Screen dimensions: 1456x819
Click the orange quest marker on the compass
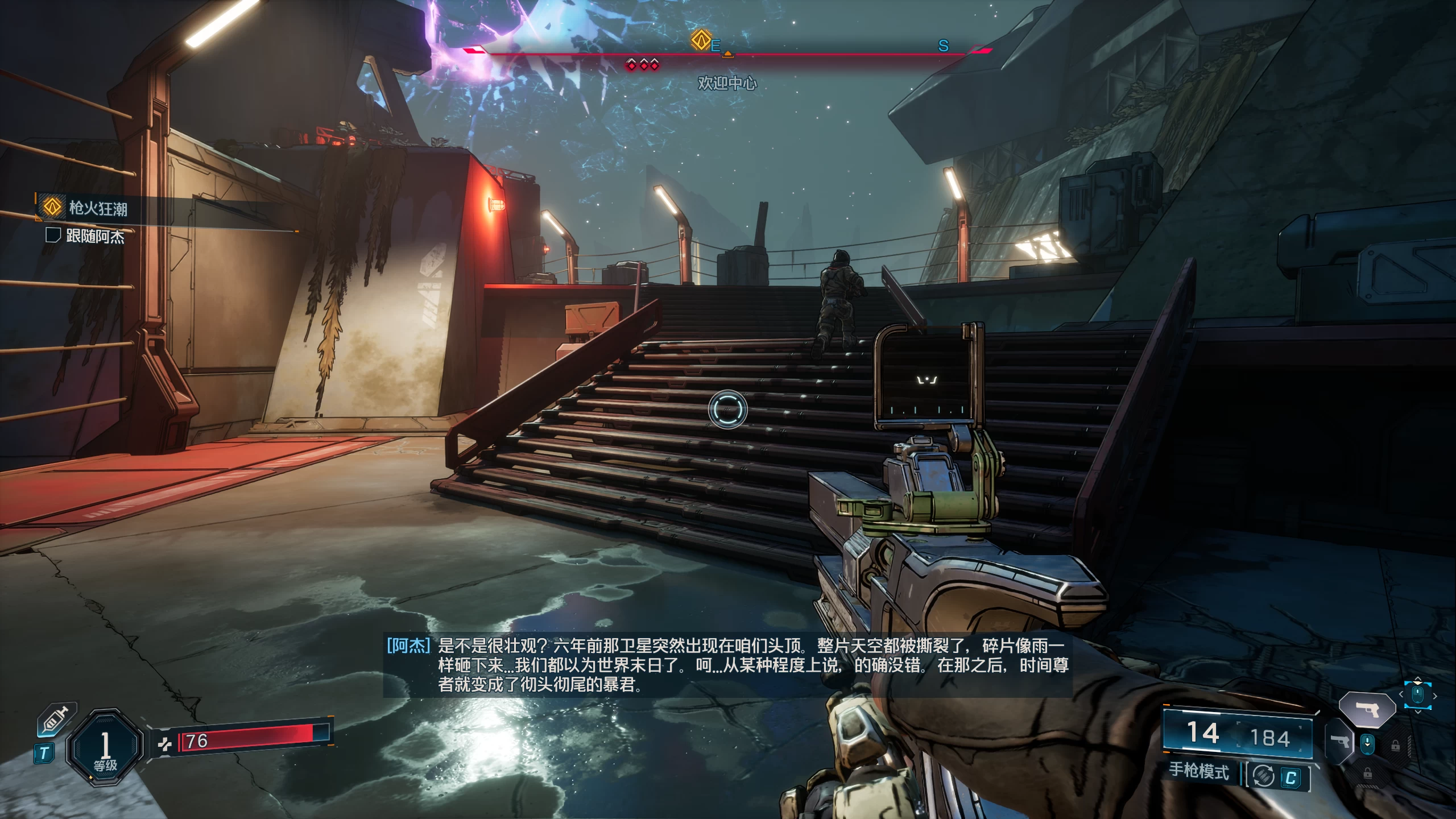pos(701,40)
